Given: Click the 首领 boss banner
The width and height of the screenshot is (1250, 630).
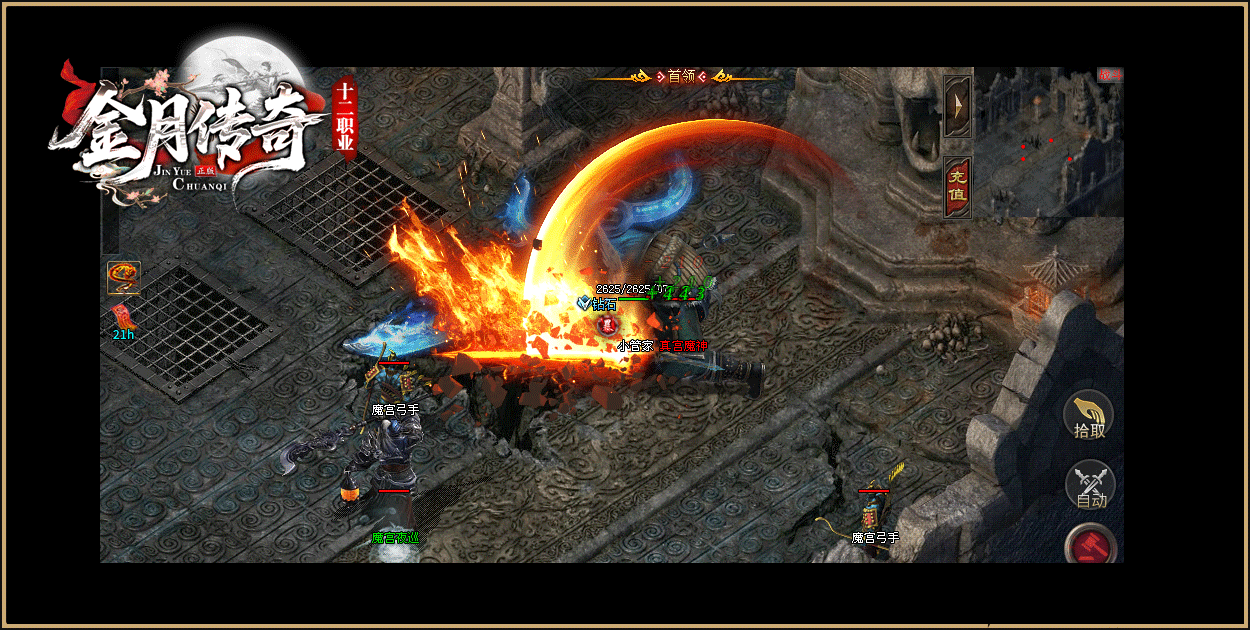Looking at the screenshot, I should point(682,76).
